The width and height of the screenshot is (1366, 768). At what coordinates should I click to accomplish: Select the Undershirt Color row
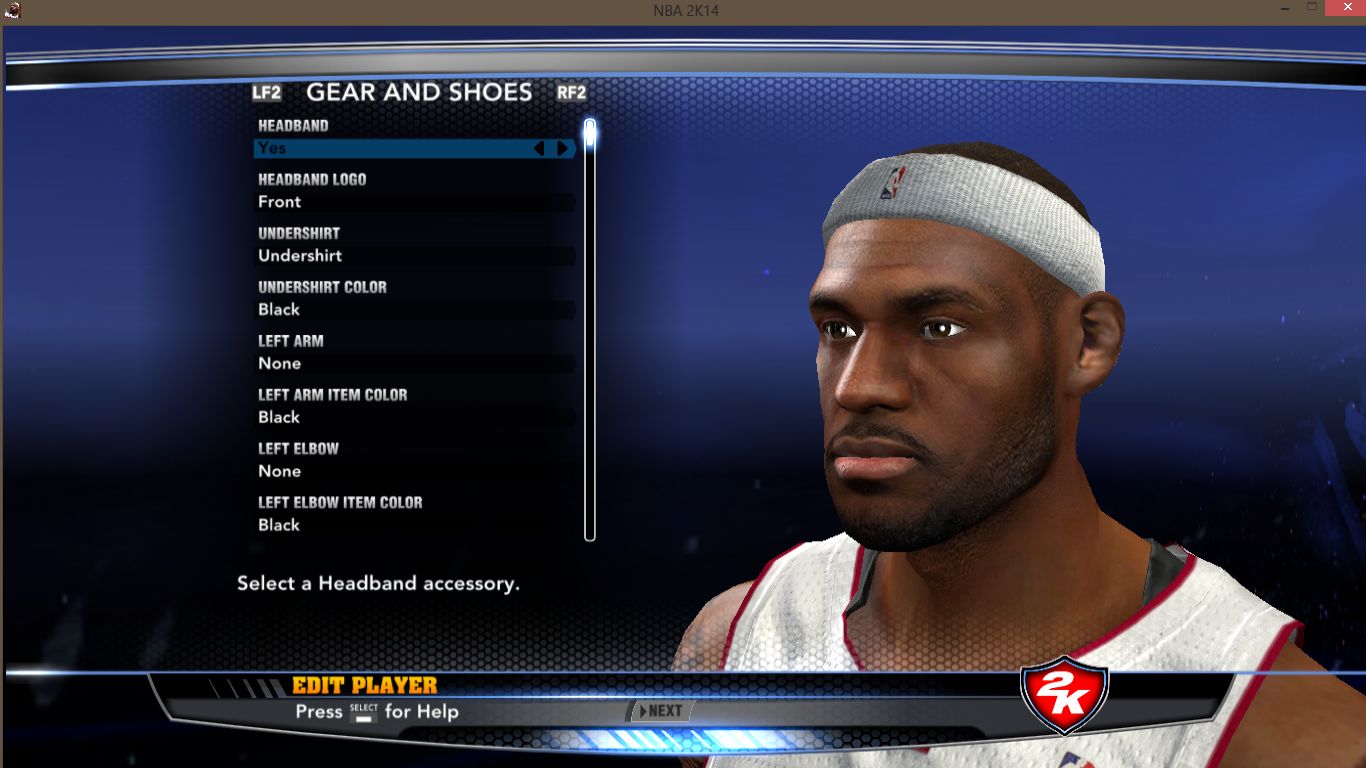(414, 310)
